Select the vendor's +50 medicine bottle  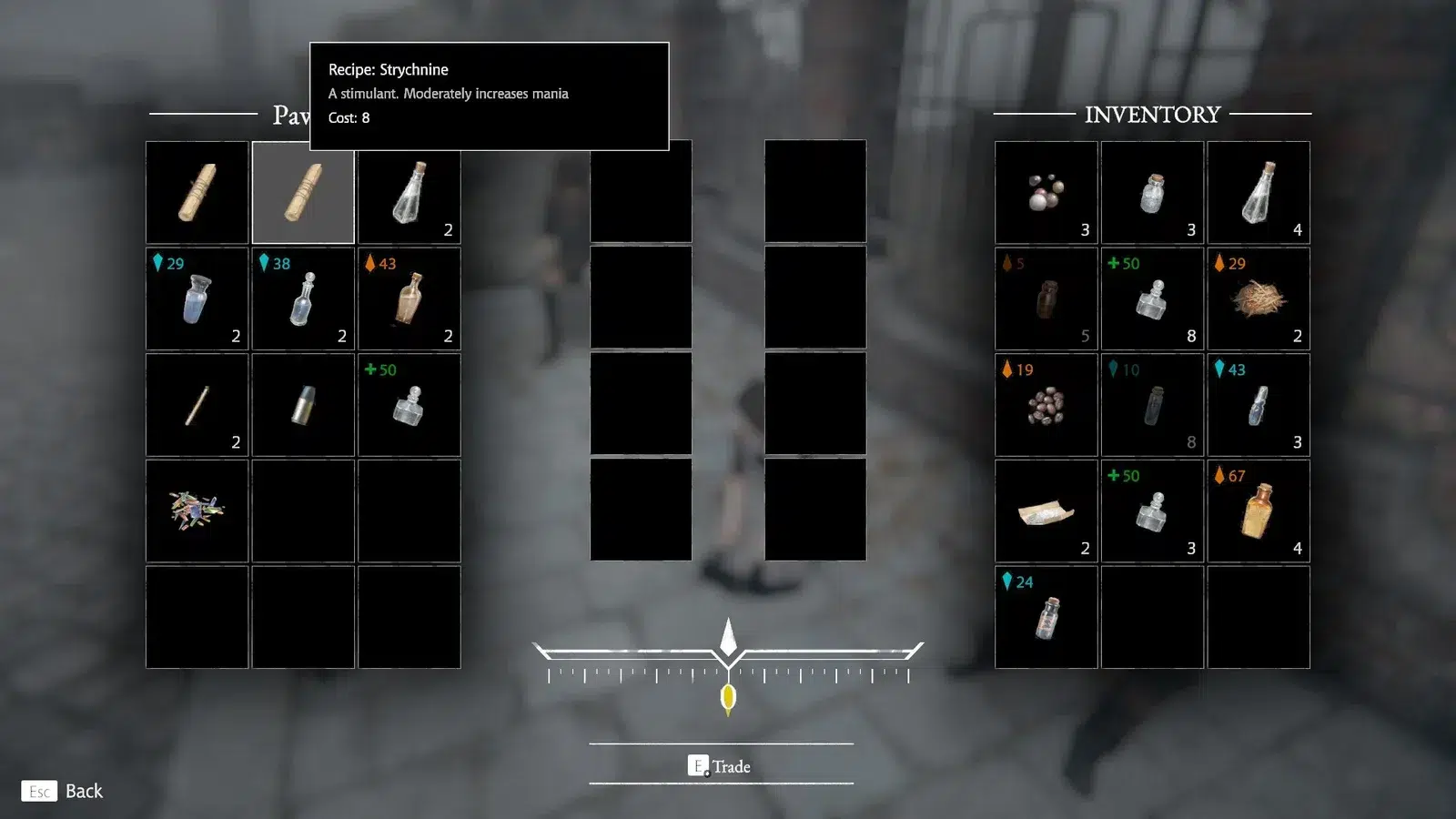tap(409, 405)
